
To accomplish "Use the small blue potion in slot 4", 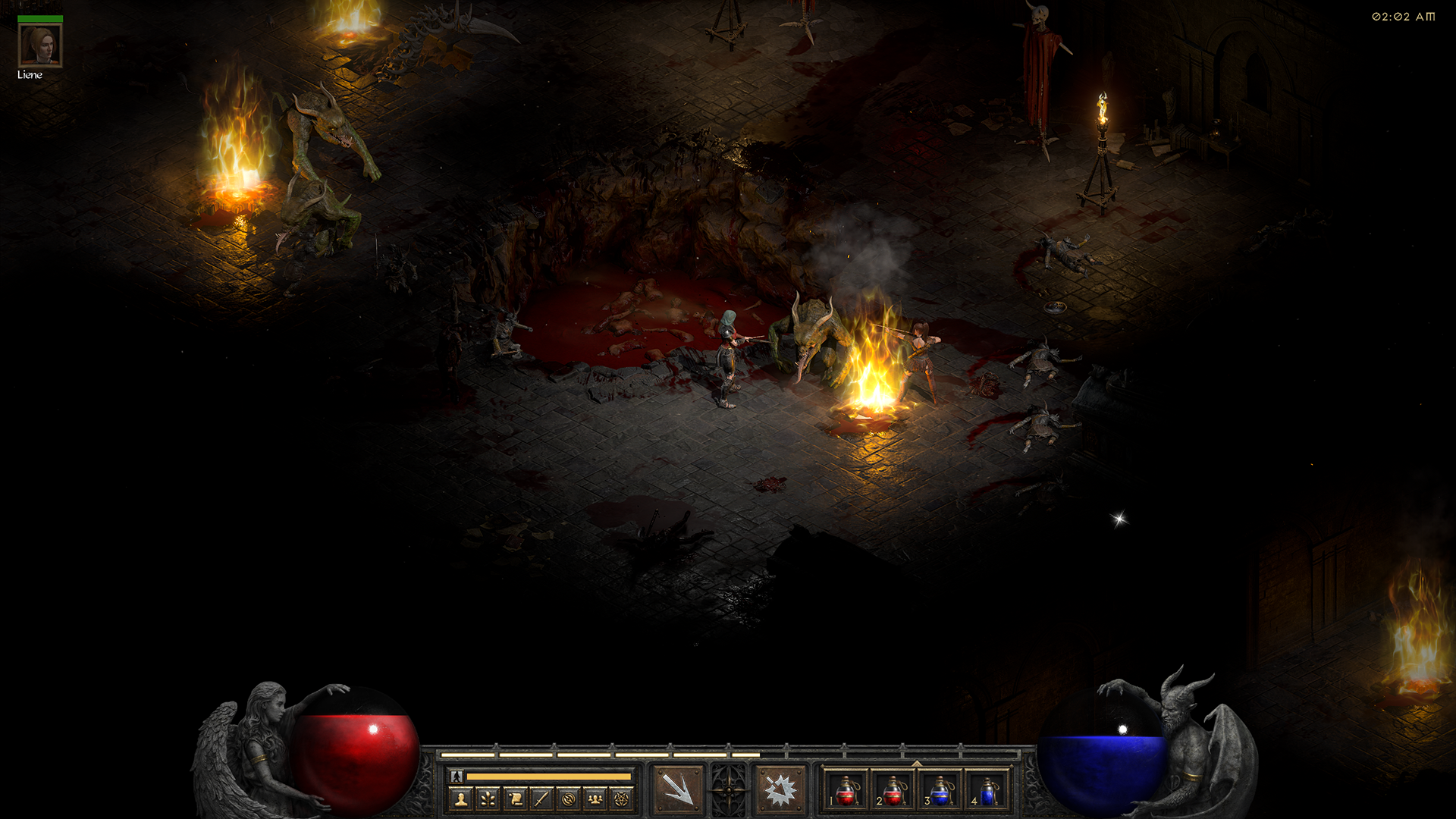I will pos(987,791).
